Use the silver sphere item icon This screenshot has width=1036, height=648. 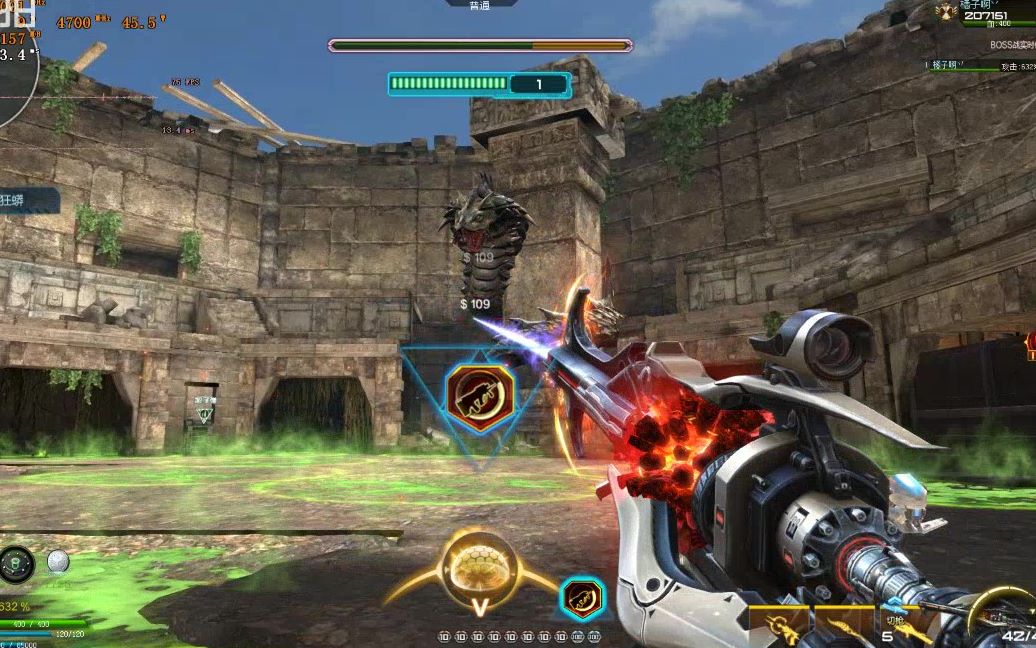click(58, 562)
